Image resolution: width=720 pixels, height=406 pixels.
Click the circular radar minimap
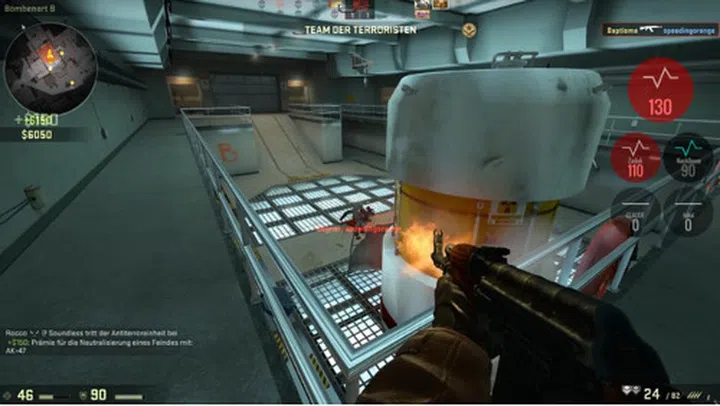click(x=50, y=67)
